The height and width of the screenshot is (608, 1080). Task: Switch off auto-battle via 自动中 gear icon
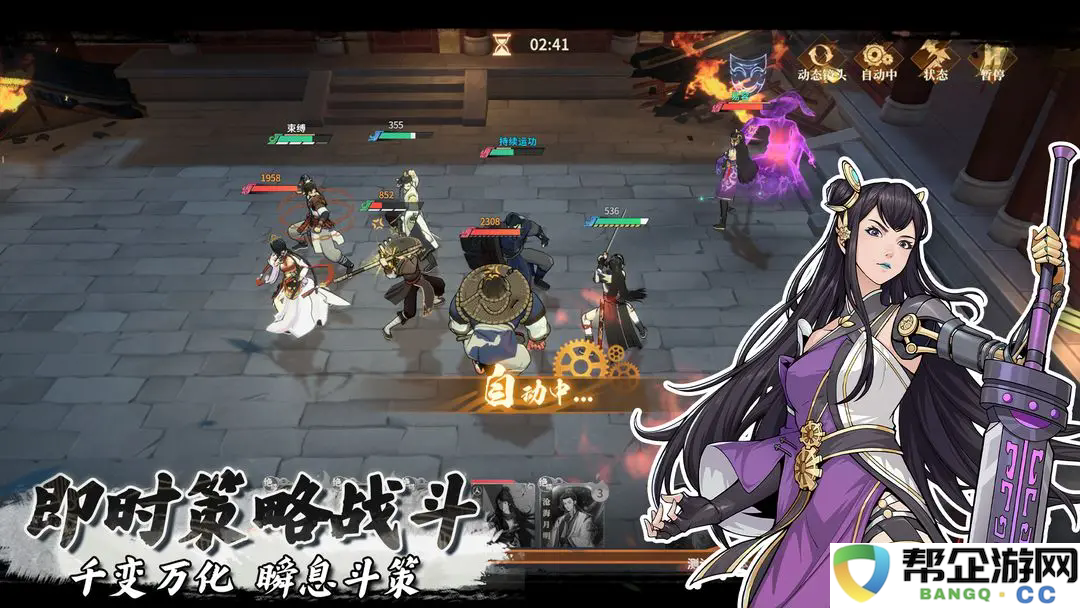tap(879, 58)
